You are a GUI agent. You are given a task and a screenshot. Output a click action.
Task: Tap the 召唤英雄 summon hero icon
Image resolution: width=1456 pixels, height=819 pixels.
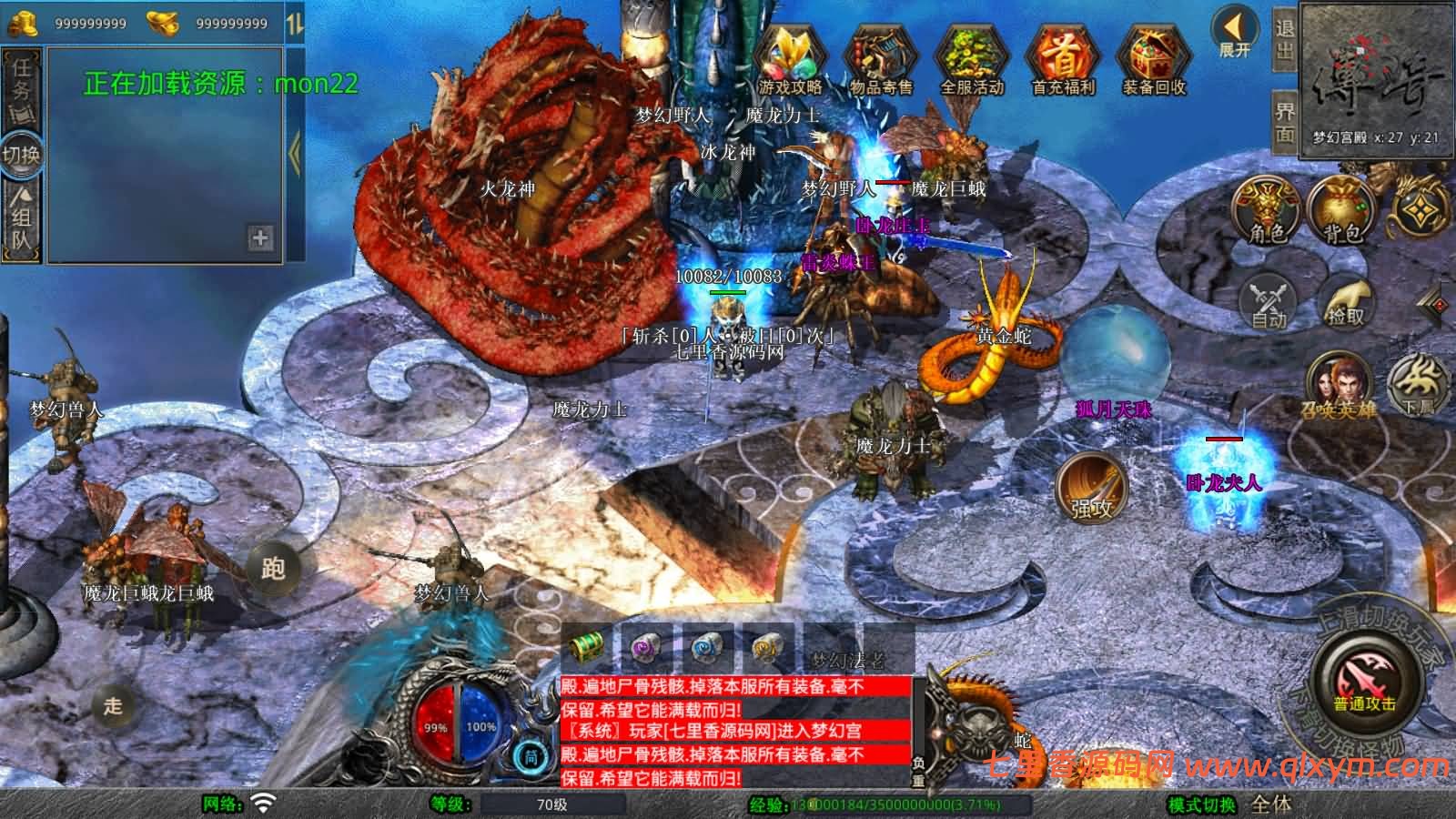click(1338, 389)
